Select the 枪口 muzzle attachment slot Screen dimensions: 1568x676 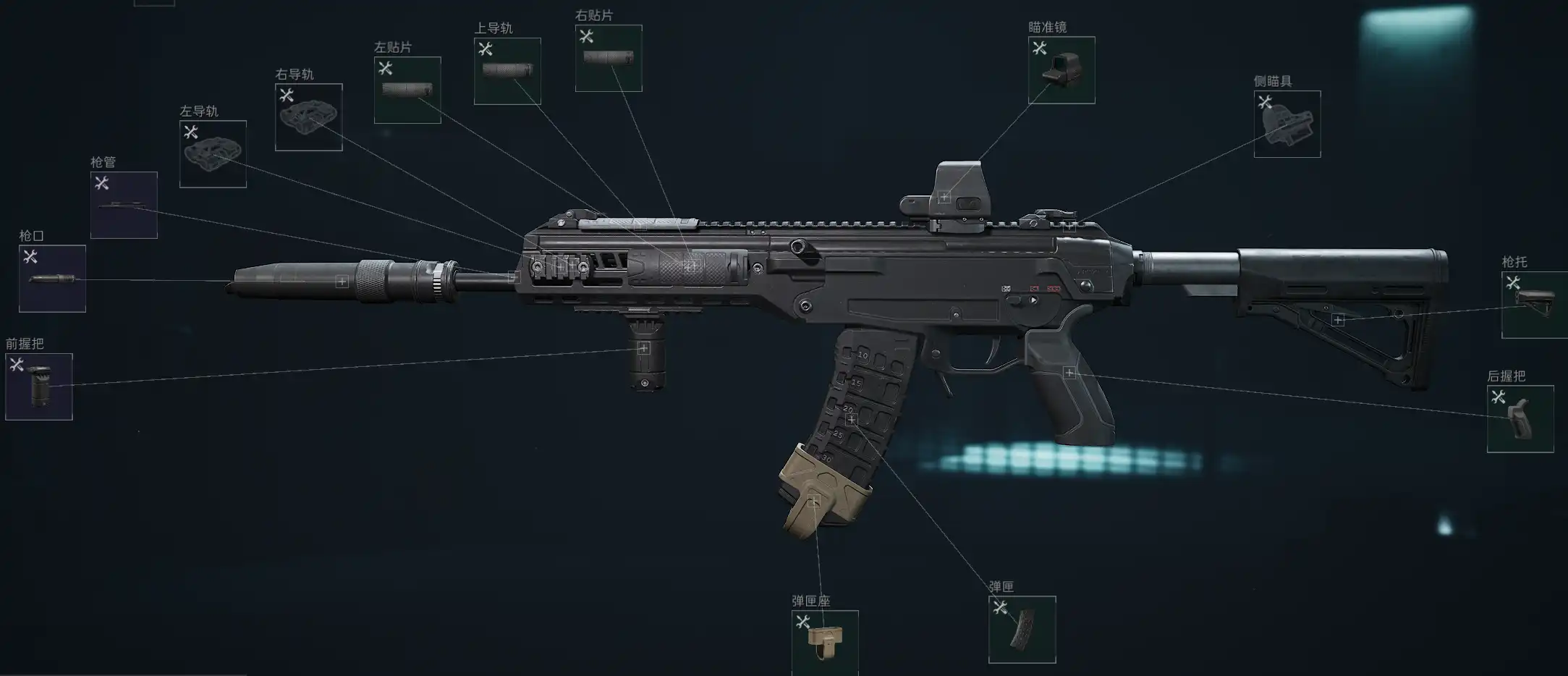pyautogui.click(x=52, y=279)
